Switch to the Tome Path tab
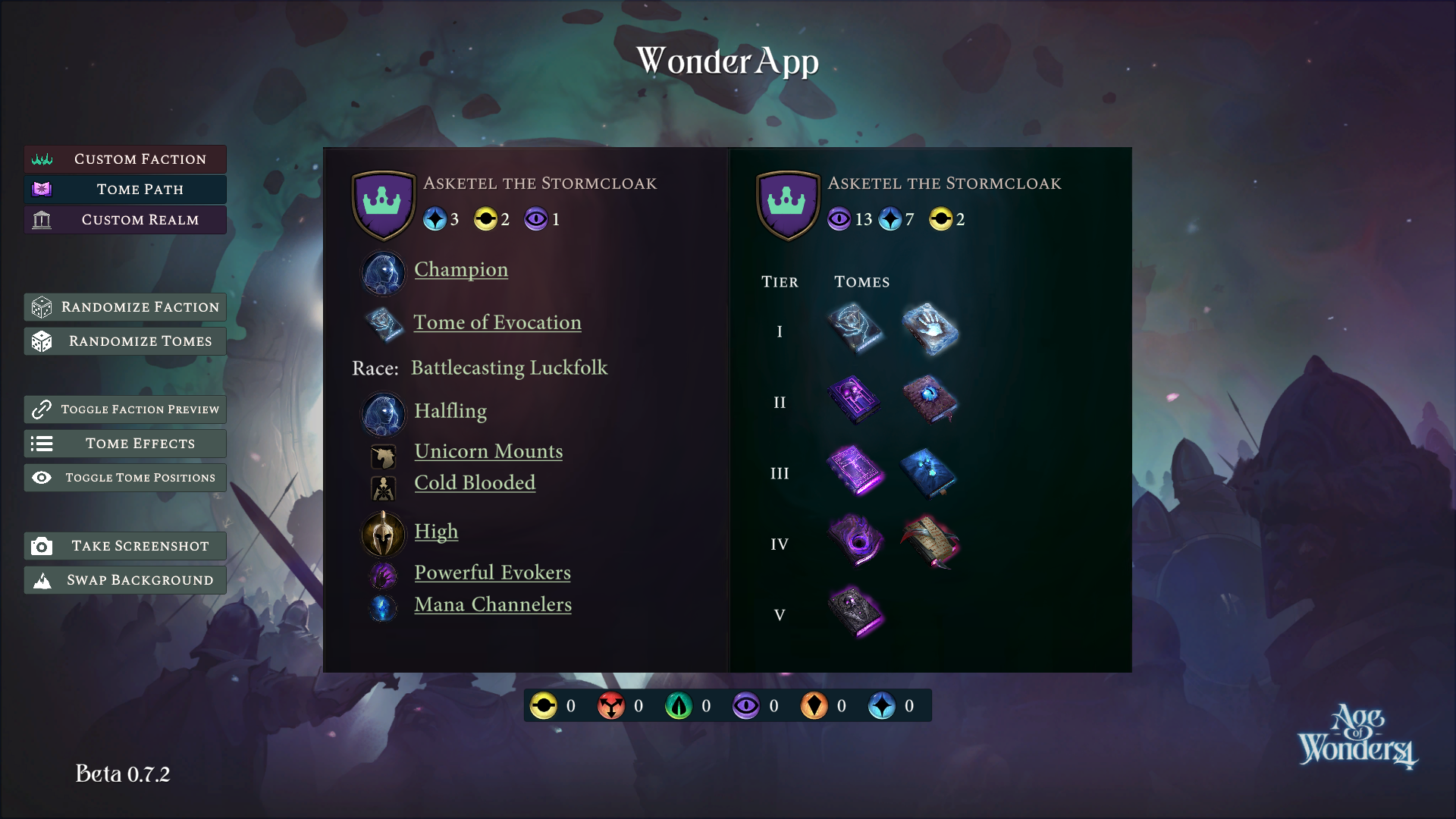Viewport: 1456px width, 819px height. [124, 189]
